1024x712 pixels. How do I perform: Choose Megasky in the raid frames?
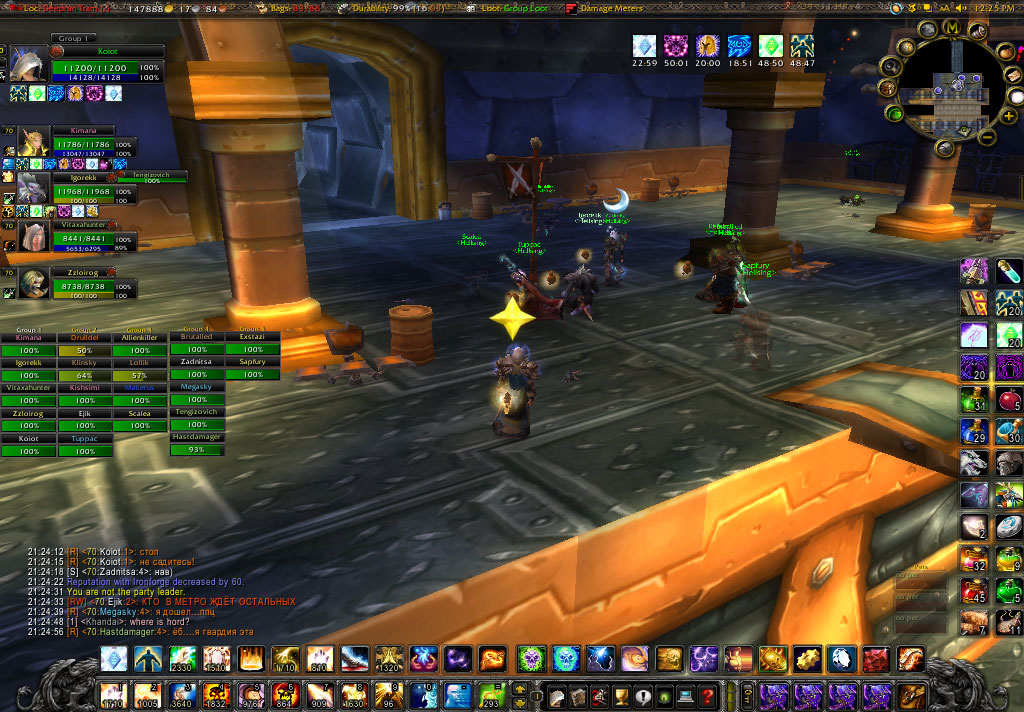coord(196,400)
